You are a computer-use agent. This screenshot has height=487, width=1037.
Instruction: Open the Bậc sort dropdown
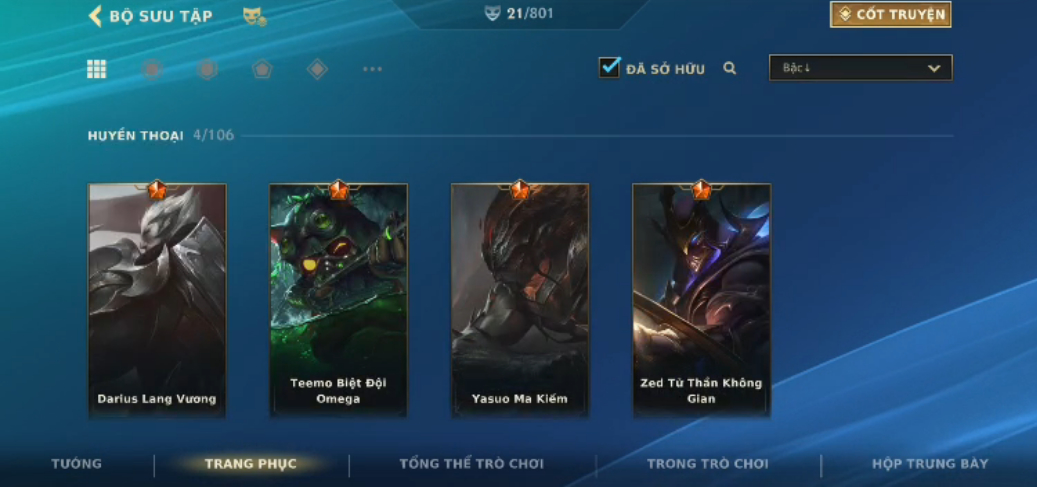[x=860, y=68]
